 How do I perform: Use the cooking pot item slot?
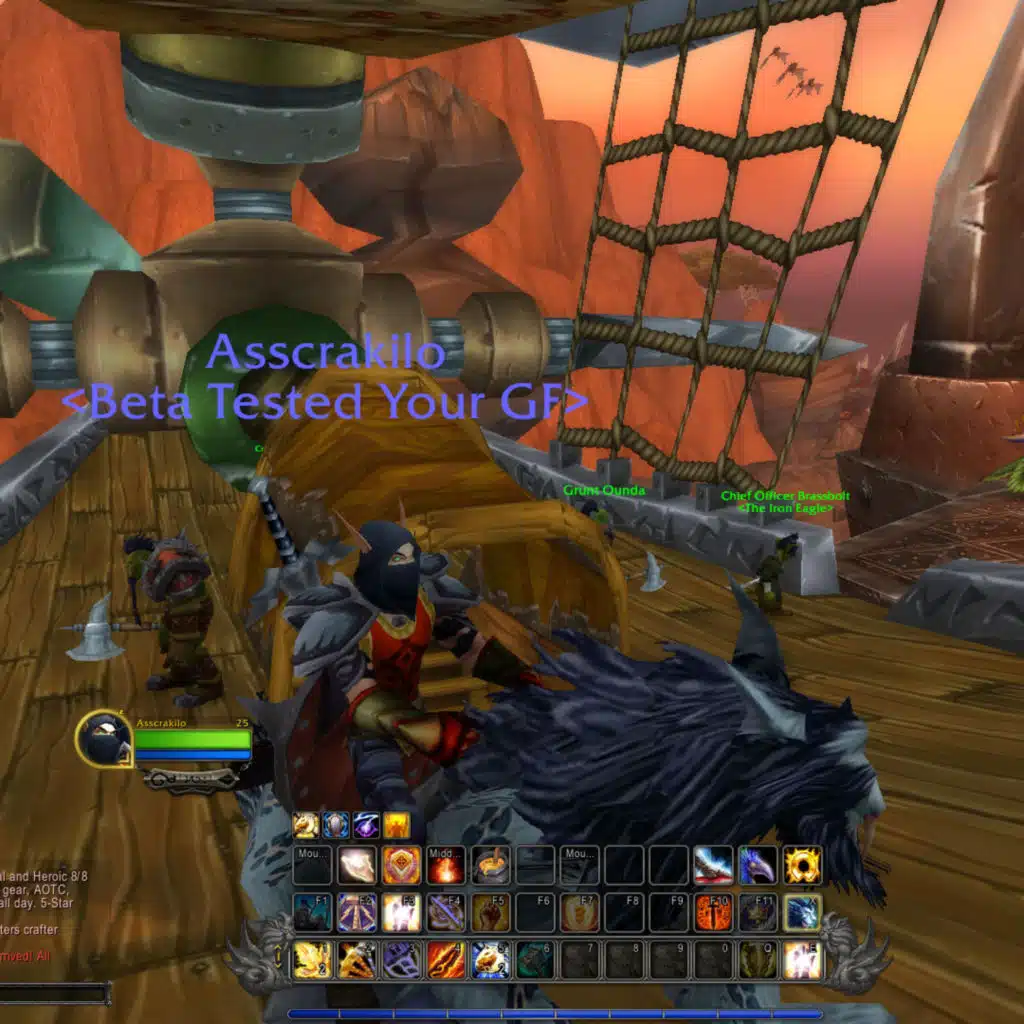tap(491, 865)
